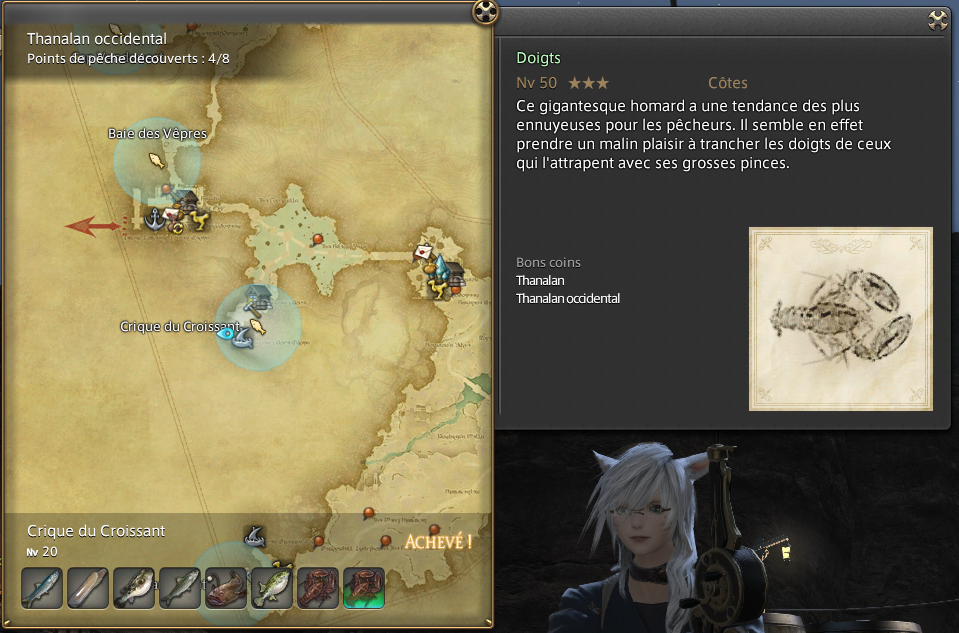Viewport: 959px width, 633px height.
Task: Close the Doigts fish details panel
Action: tap(937, 19)
